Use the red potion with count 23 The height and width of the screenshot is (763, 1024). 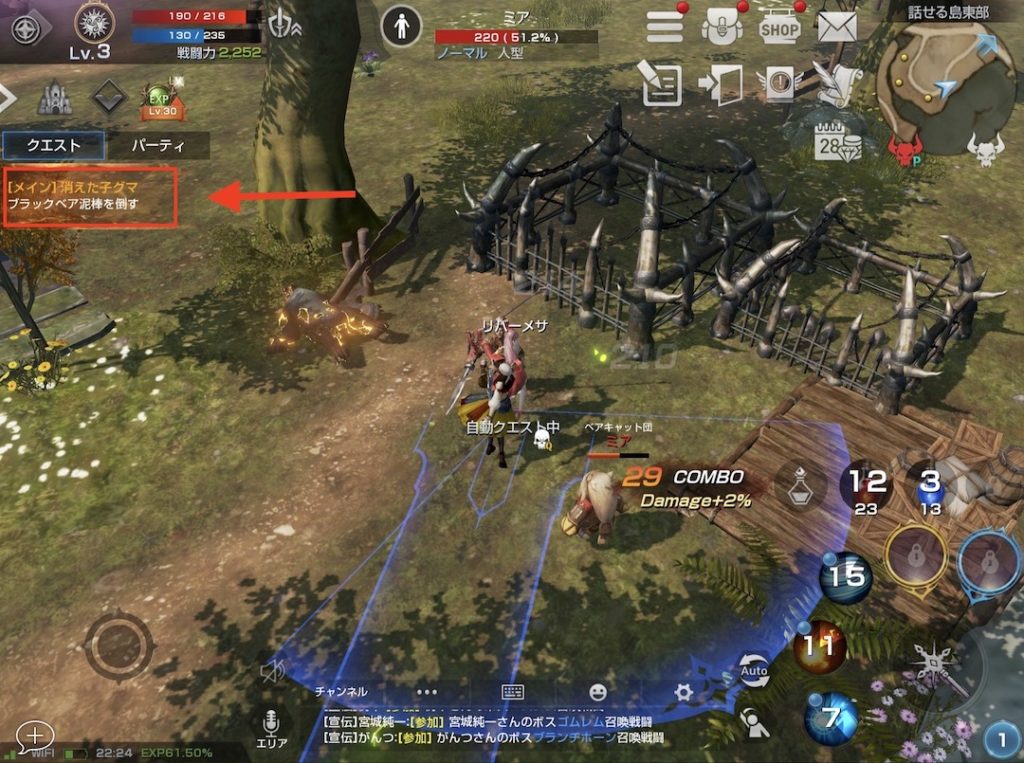pos(866,488)
